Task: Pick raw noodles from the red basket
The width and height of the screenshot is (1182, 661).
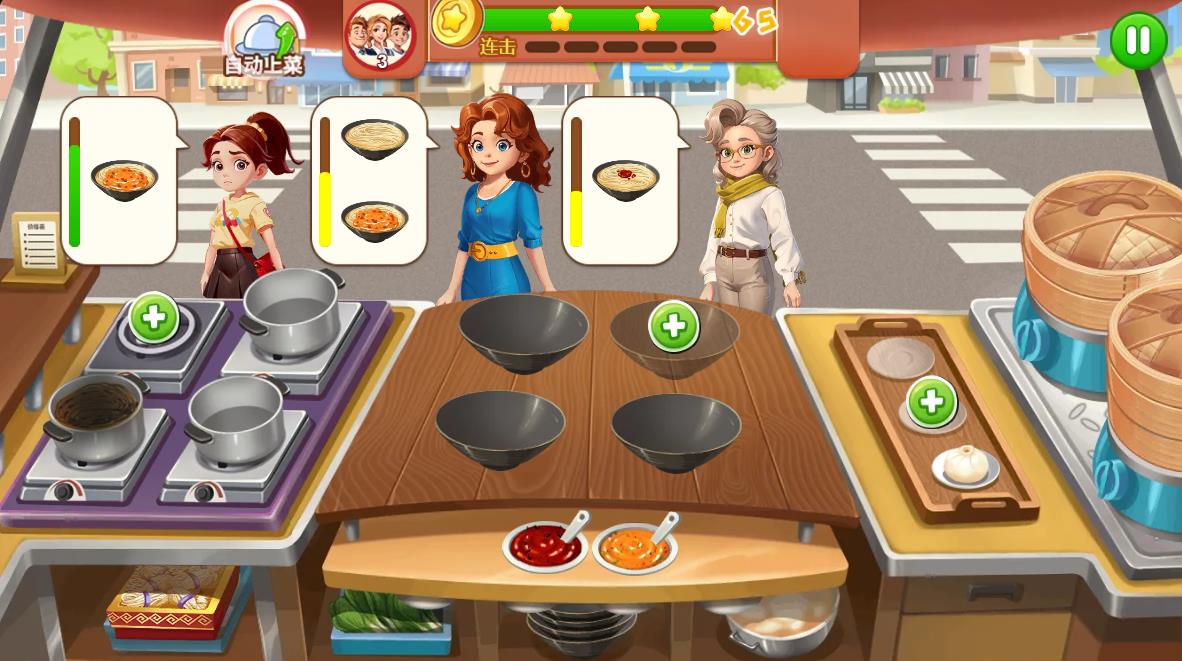Action: click(171, 597)
